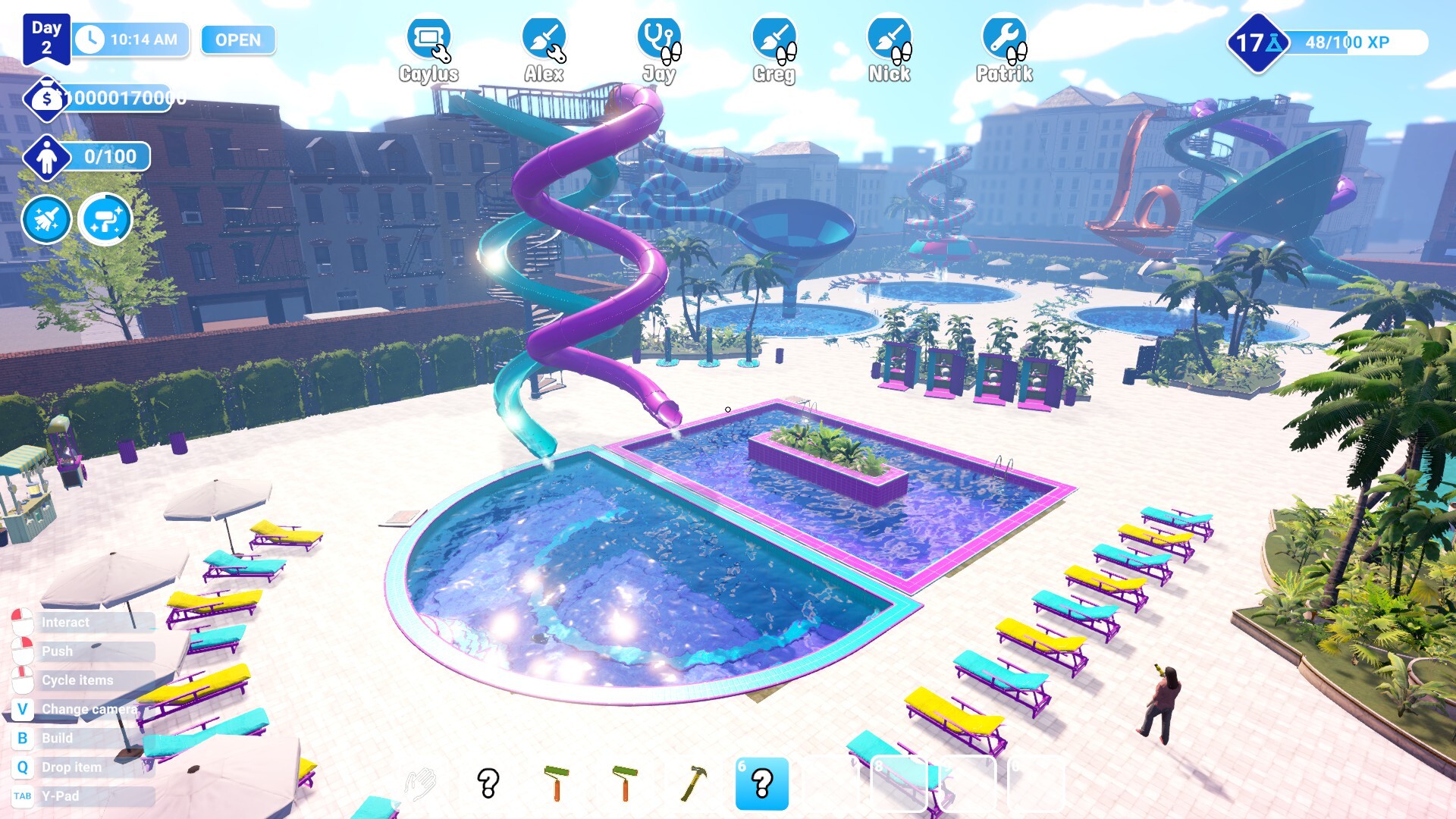Image resolution: width=1456 pixels, height=819 pixels.
Task: Select Greg's staff icon
Action: pos(773,38)
